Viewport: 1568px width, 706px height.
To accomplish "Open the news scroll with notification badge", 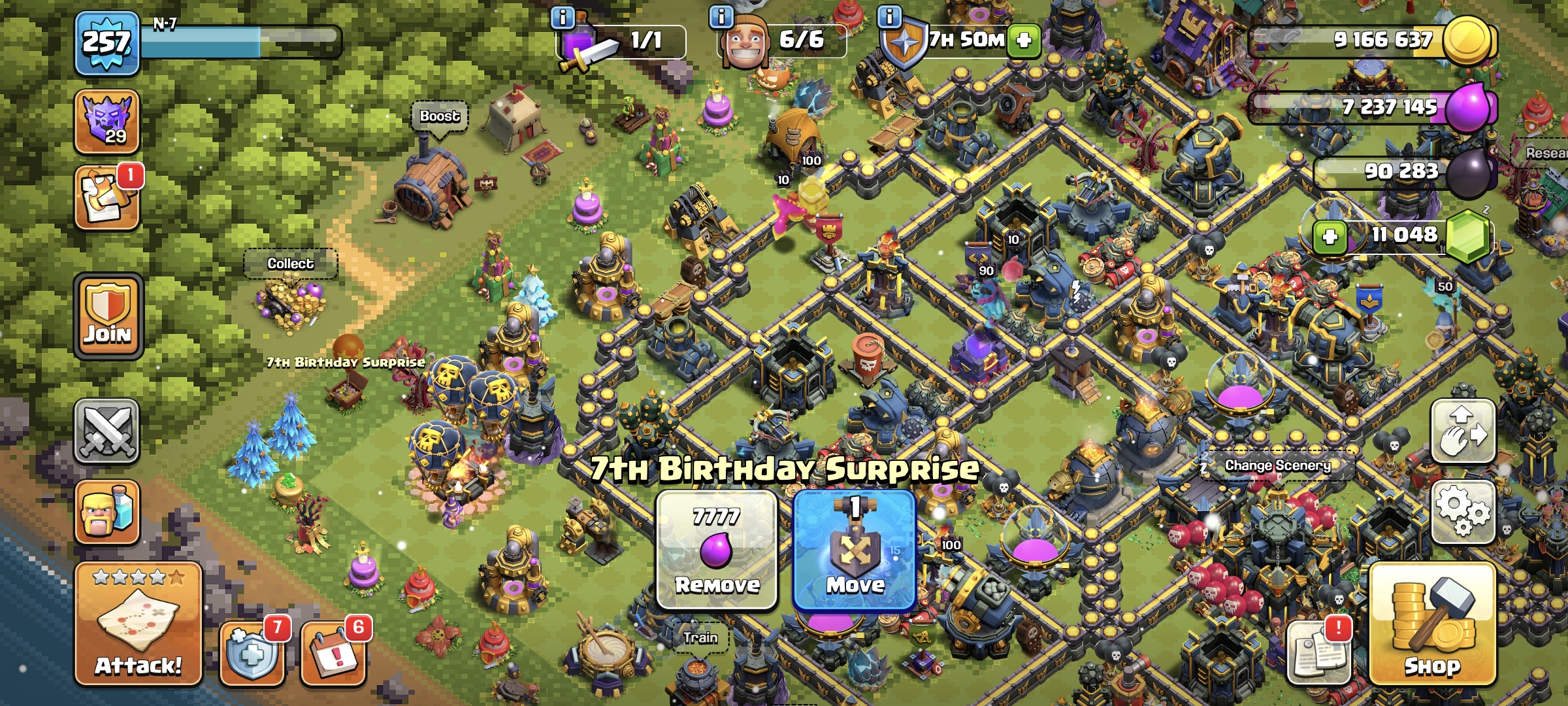I will (x=106, y=199).
